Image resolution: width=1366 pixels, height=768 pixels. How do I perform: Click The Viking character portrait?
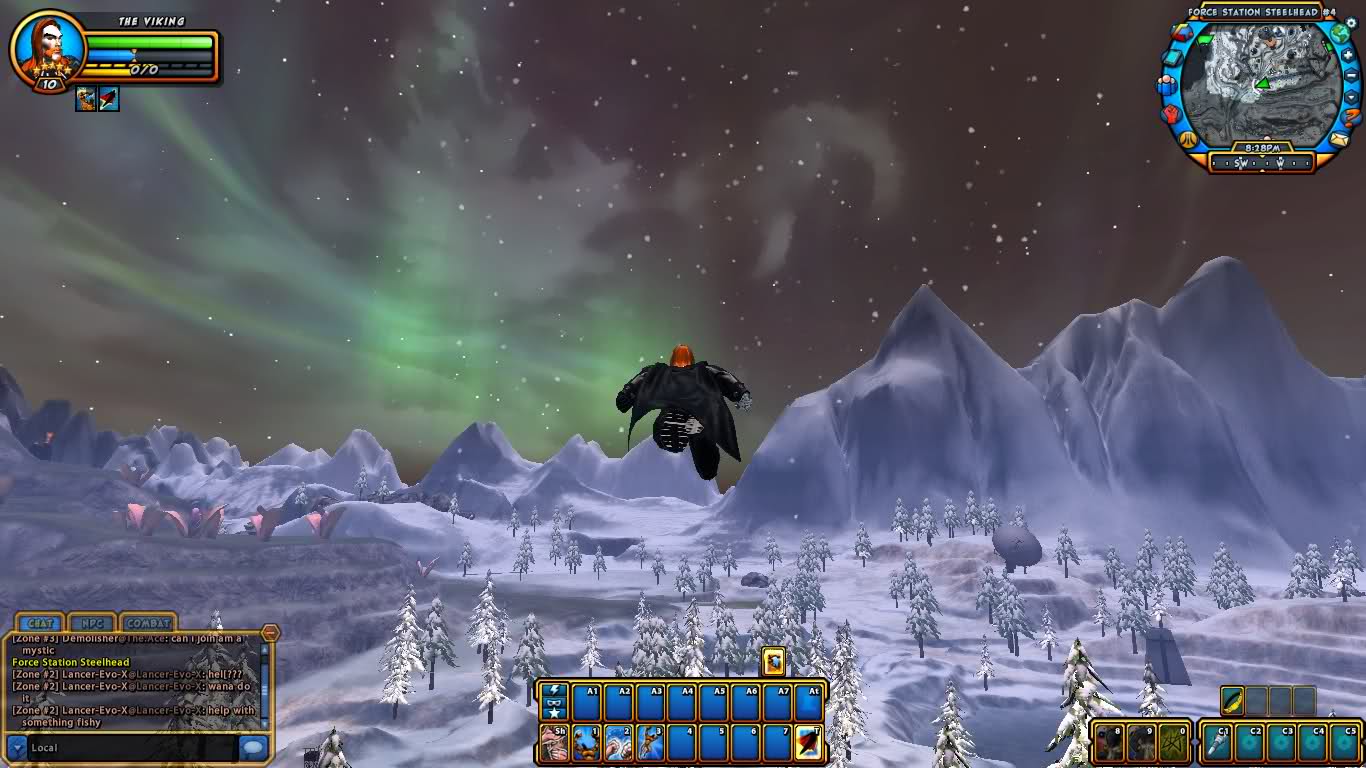(x=47, y=46)
